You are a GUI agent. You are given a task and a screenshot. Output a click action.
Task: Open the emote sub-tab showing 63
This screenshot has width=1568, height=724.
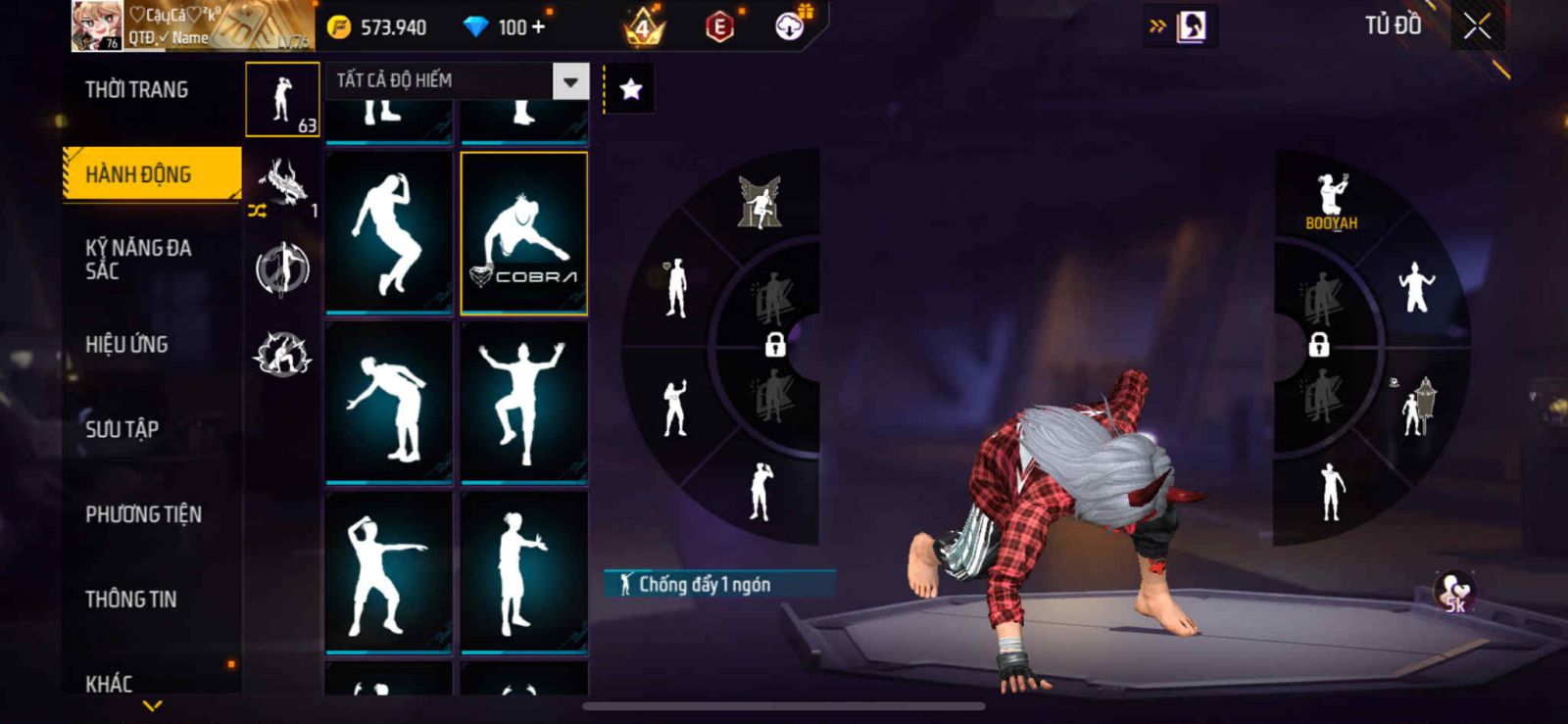point(282,100)
